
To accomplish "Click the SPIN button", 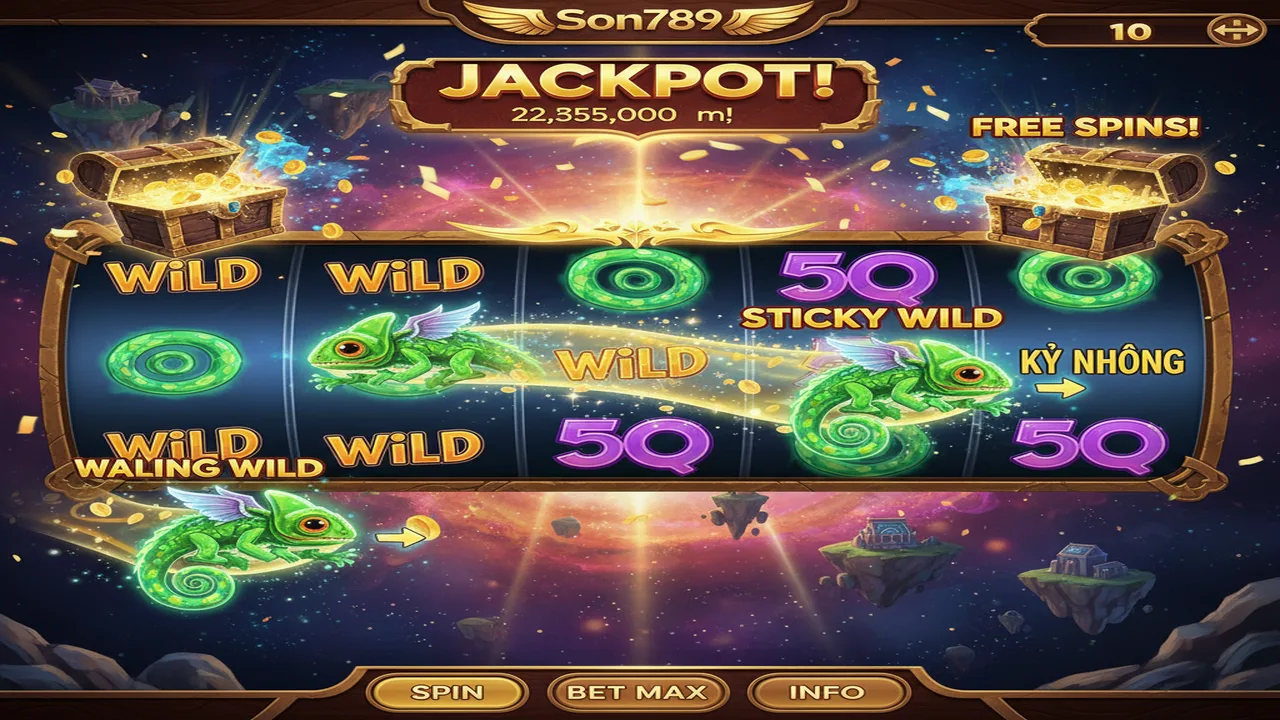I will (448, 690).
